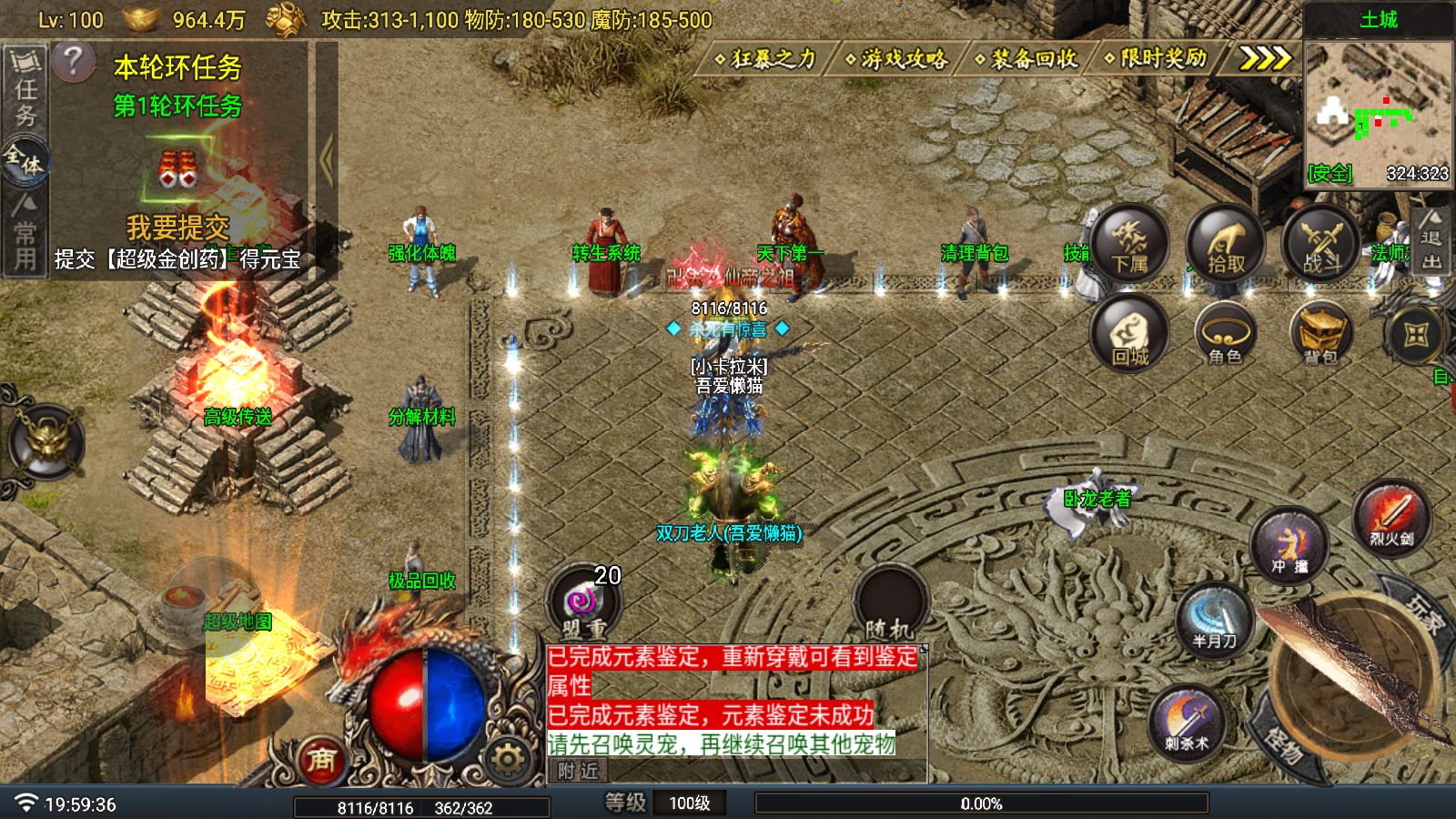The height and width of the screenshot is (819, 1456).
Task: Open the 角色 character sheet
Action: pos(1225,335)
